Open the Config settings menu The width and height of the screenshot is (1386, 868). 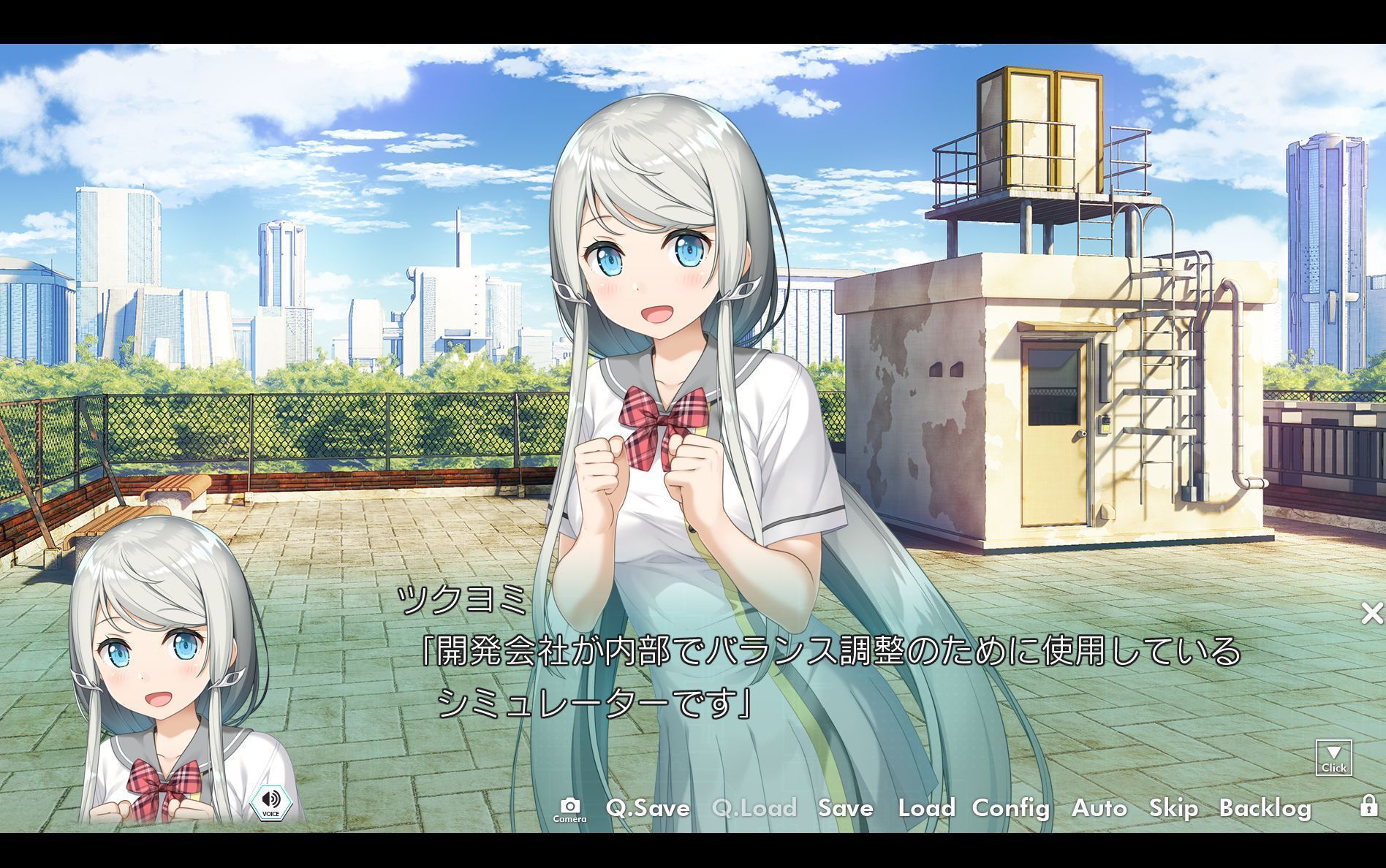[x=1010, y=809]
